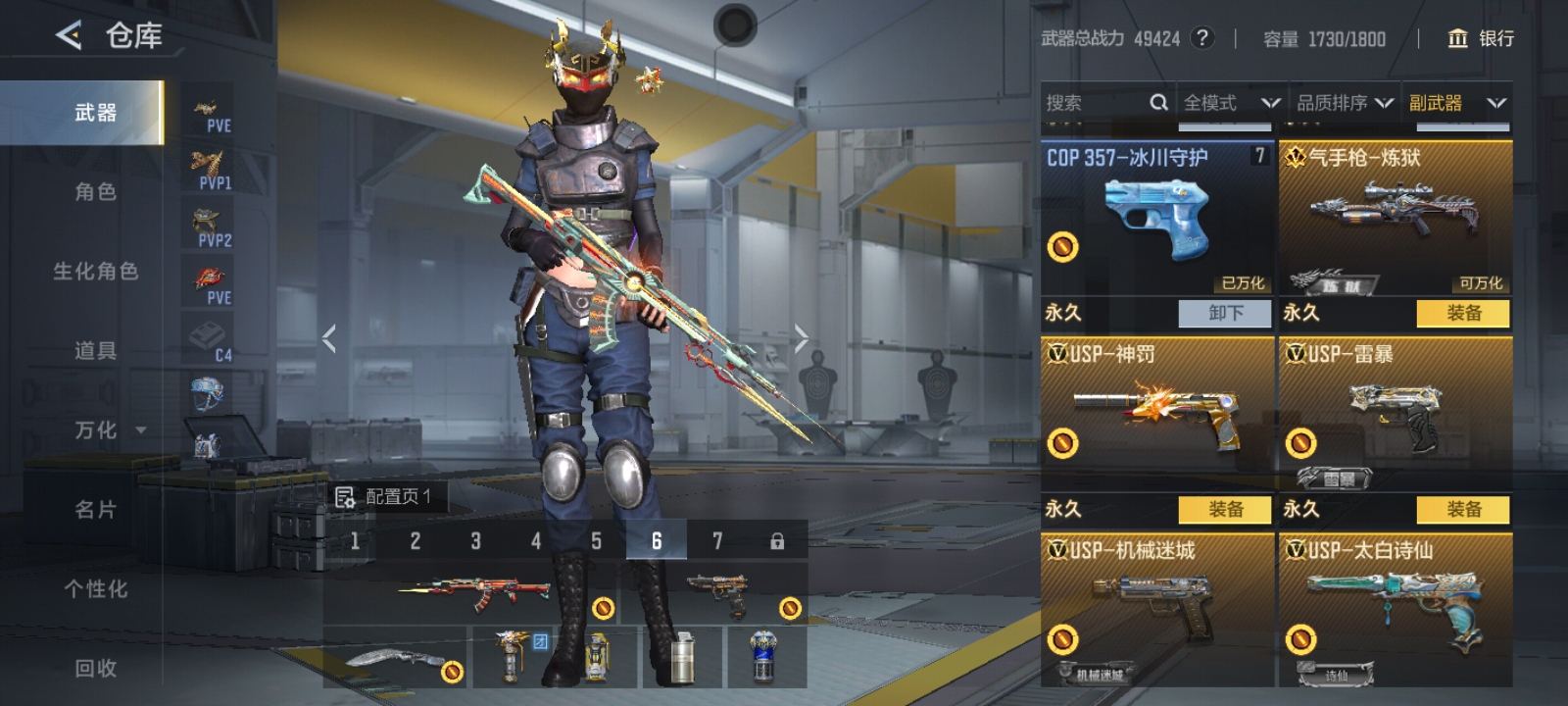Equip the USP-神罚 pistol
1568x706 pixels.
1225,509
